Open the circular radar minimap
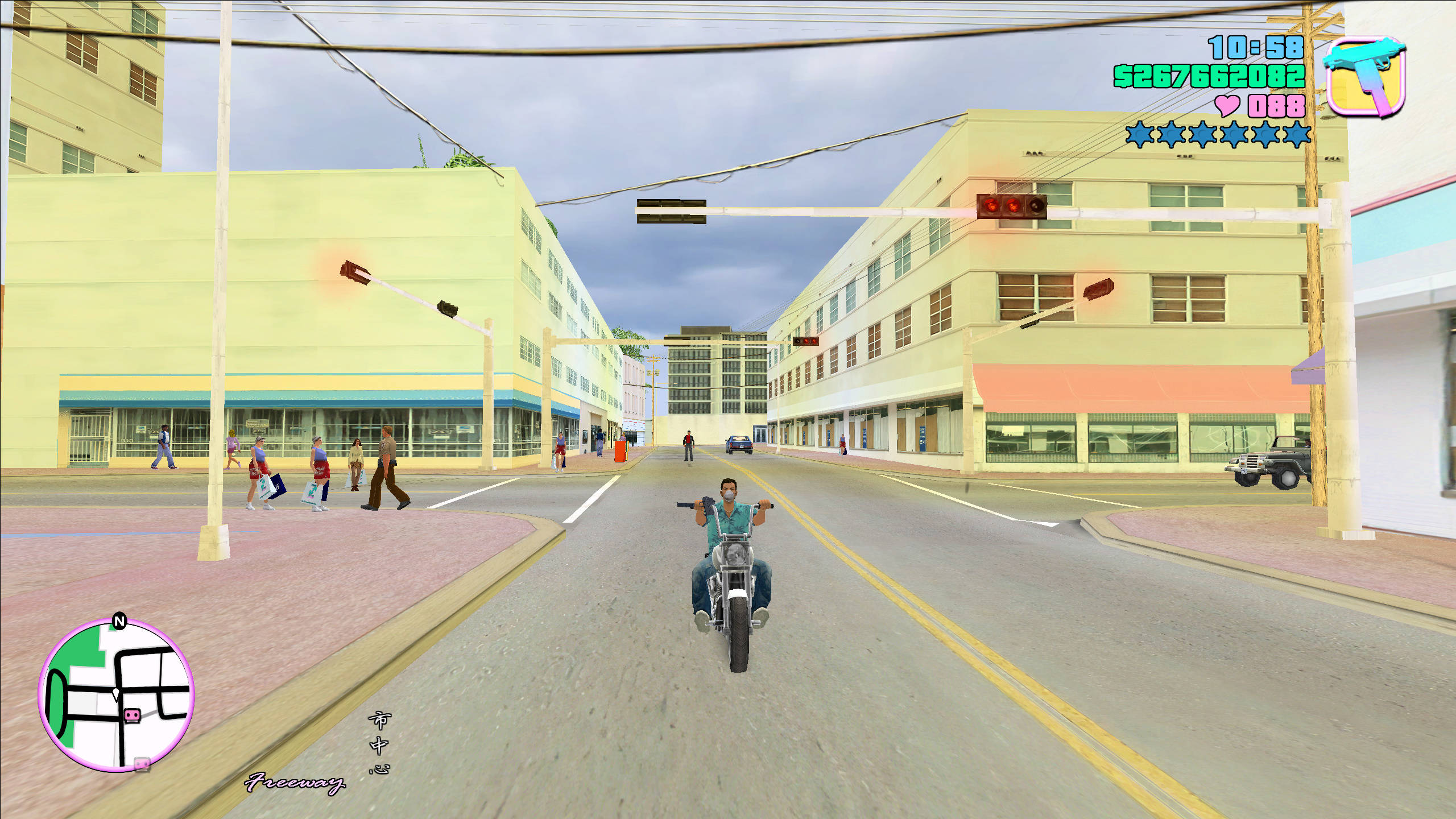The width and height of the screenshot is (1456, 819). [117, 695]
